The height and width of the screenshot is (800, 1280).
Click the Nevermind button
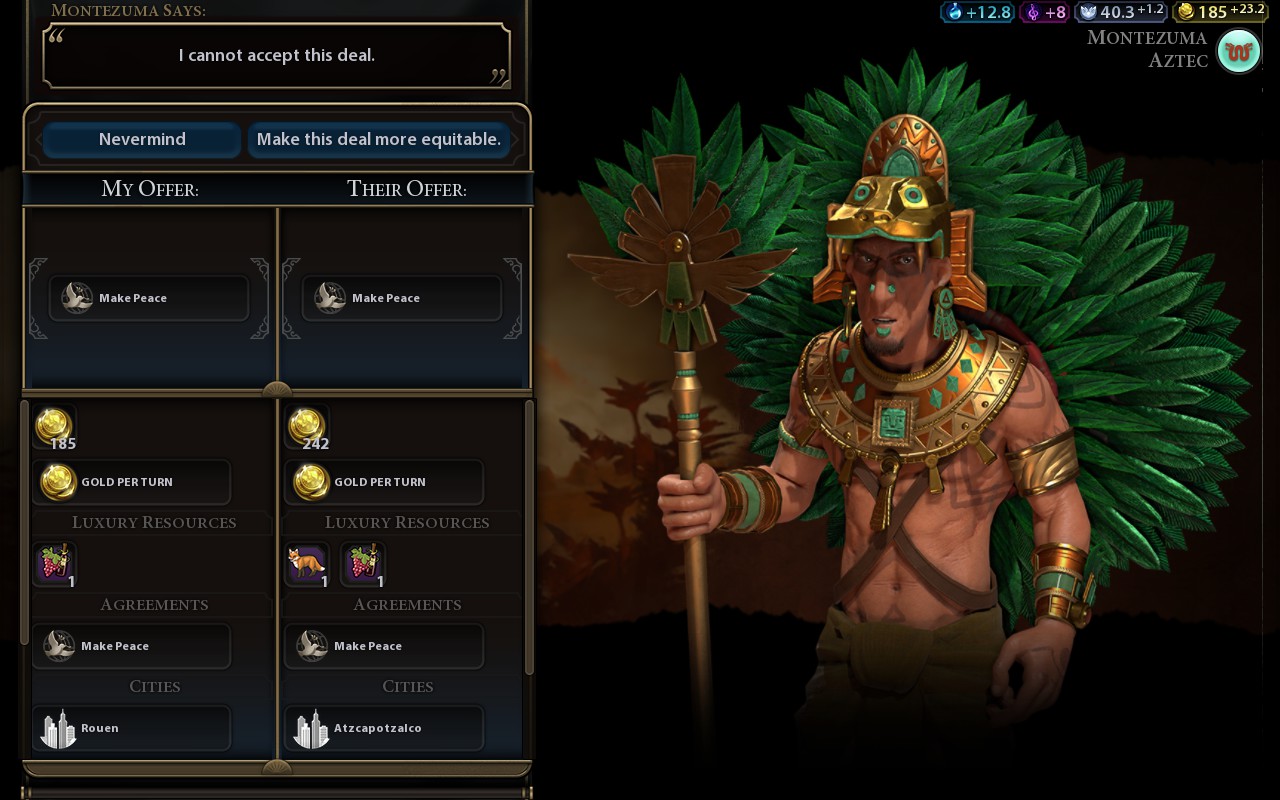point(142,140)
